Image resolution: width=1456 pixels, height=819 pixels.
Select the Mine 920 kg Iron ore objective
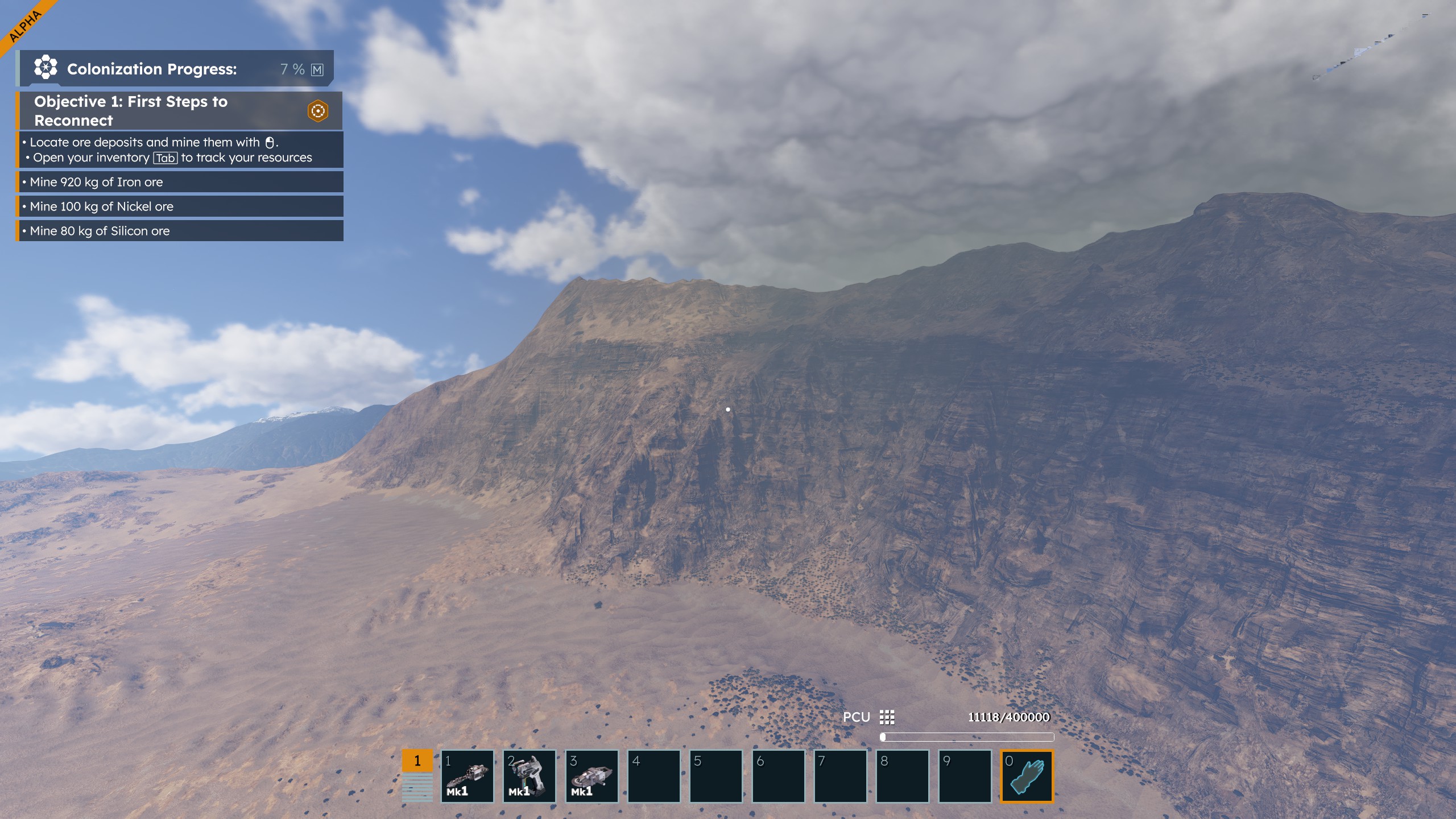point(180,182)
